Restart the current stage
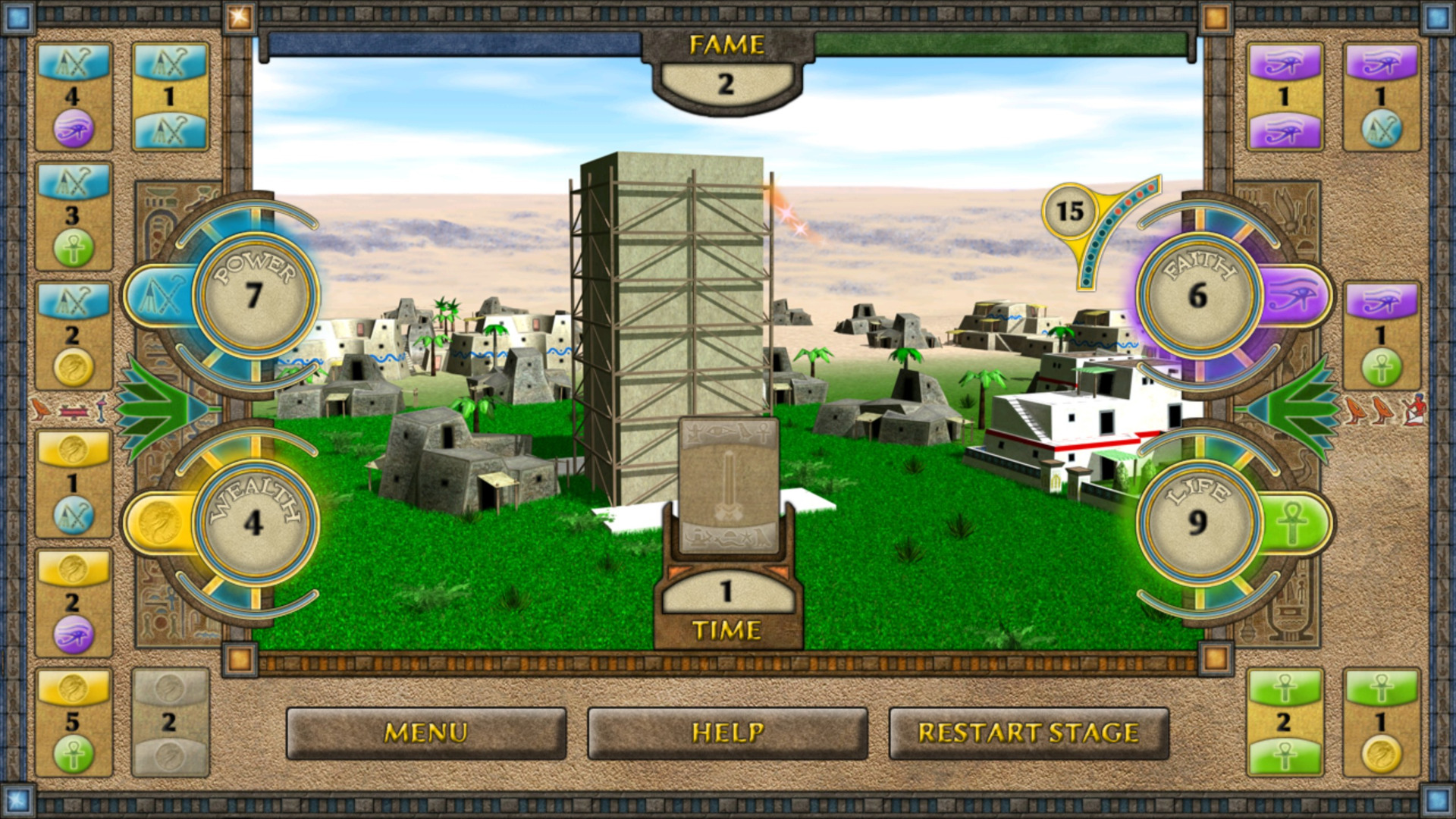 tap(1028, 733)
